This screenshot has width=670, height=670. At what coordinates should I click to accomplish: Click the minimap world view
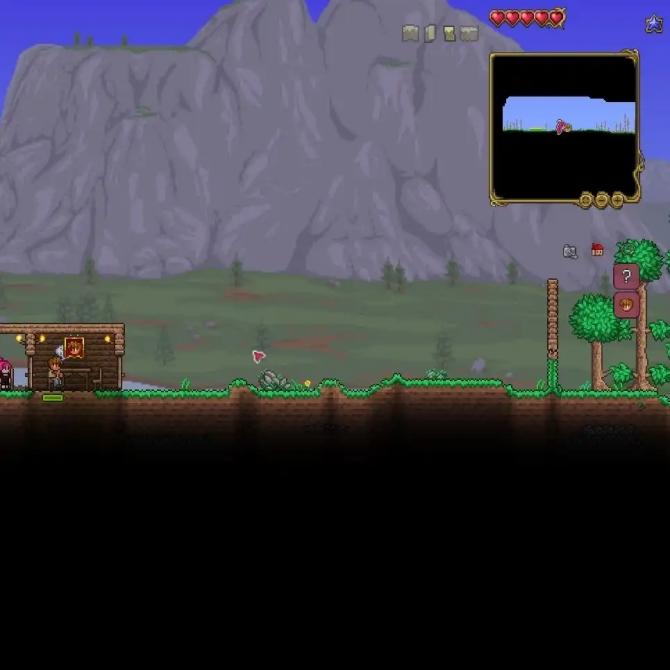click(564, 127)
